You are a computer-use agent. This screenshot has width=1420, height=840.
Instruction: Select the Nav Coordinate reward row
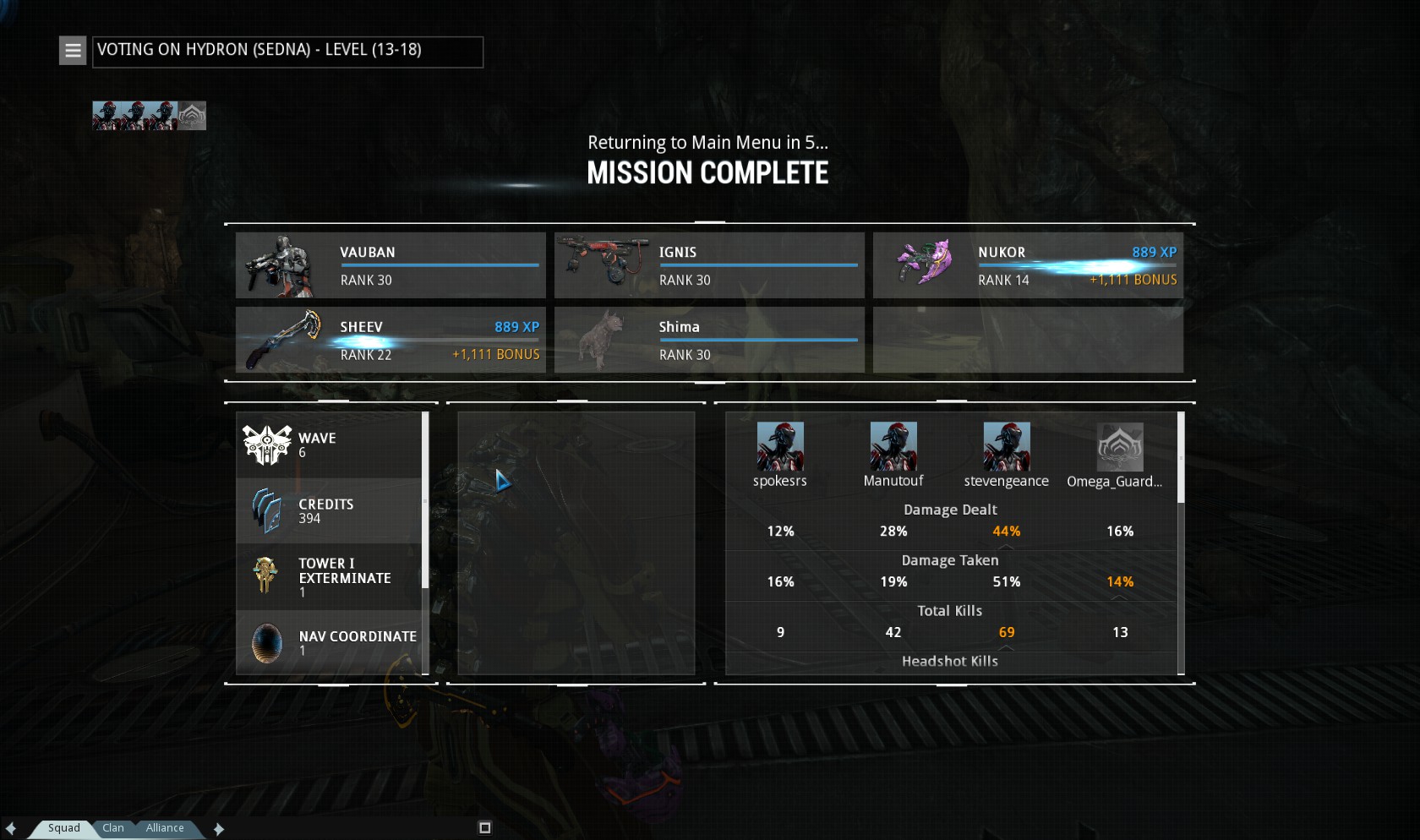[330, 642]
